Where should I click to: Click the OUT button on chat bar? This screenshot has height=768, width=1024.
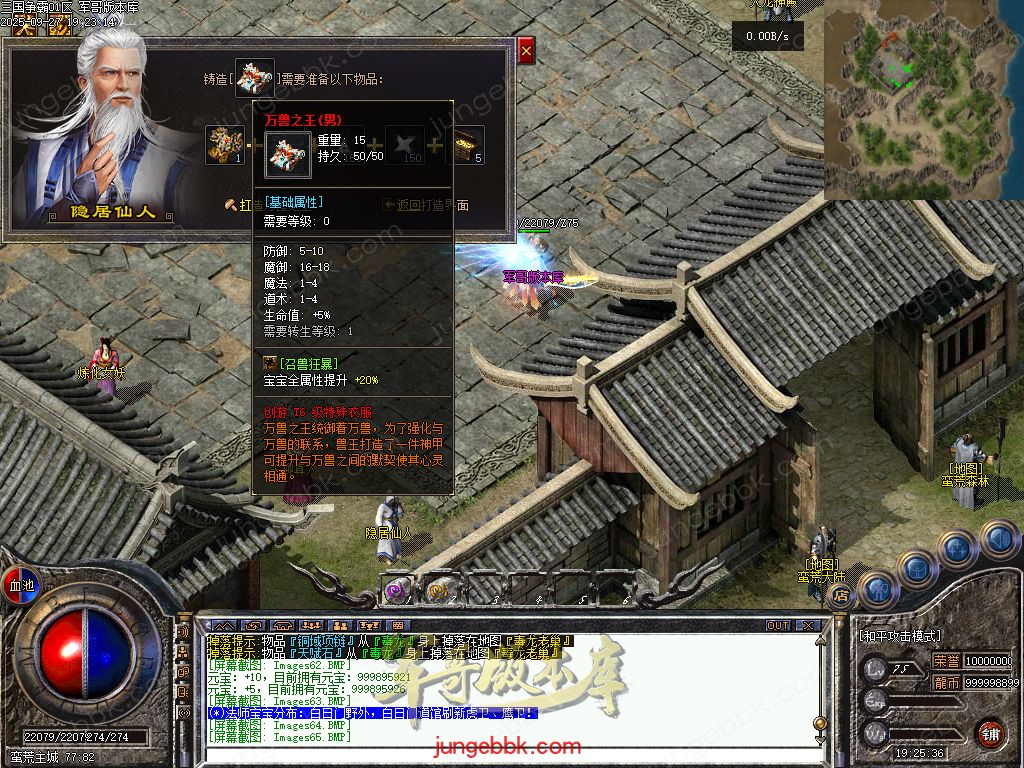point(778,625)
